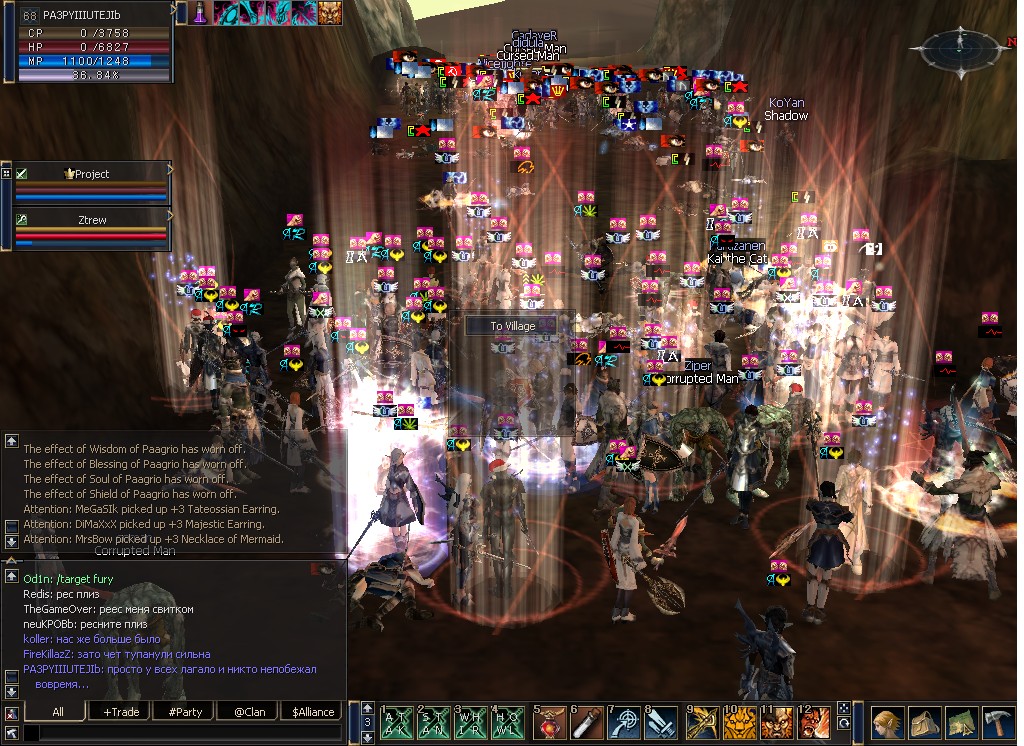Open the map icon in the menu bar

pos(962,723)
